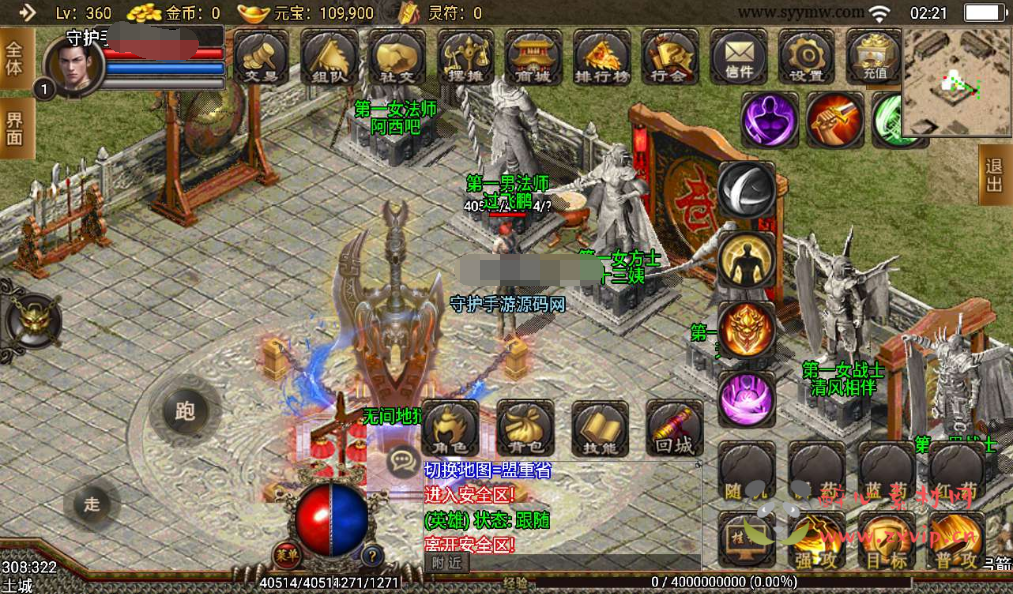This screenshot has height=594, width=1013.
Task: Open the 设置 settings menu
Action: (x=806, y=56)
